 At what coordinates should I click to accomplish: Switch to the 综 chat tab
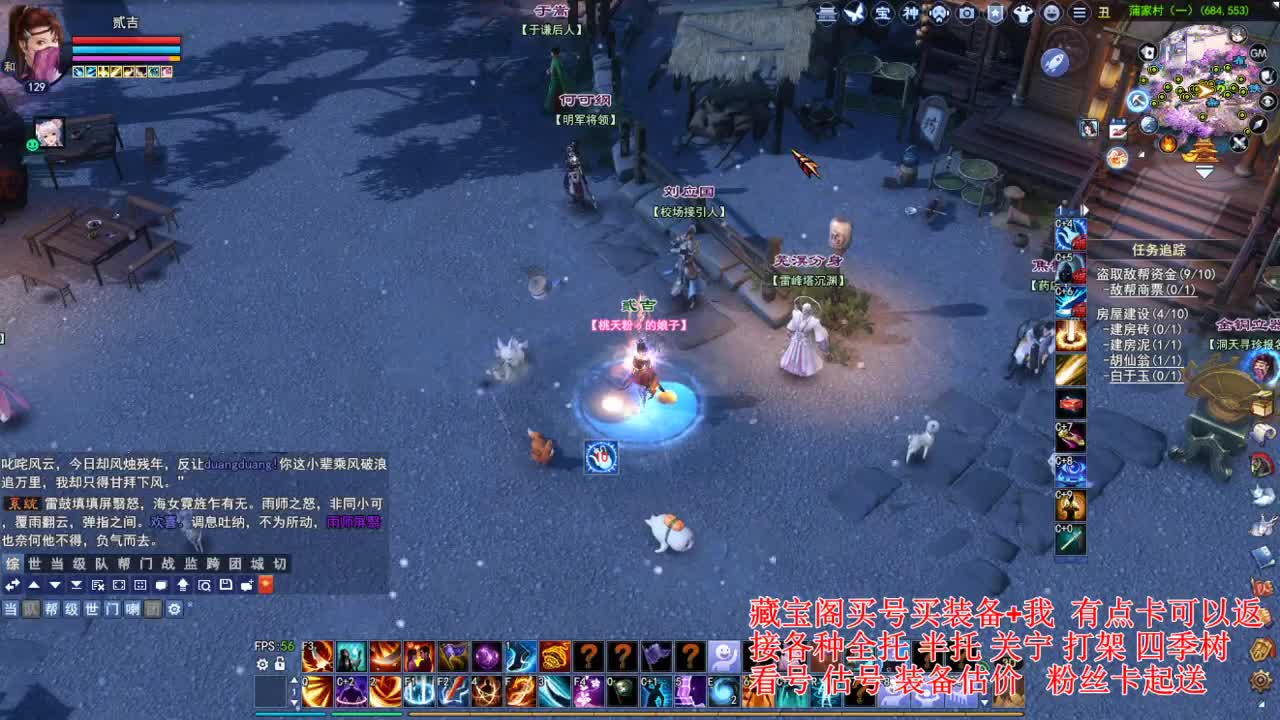(x=13, y=563)
